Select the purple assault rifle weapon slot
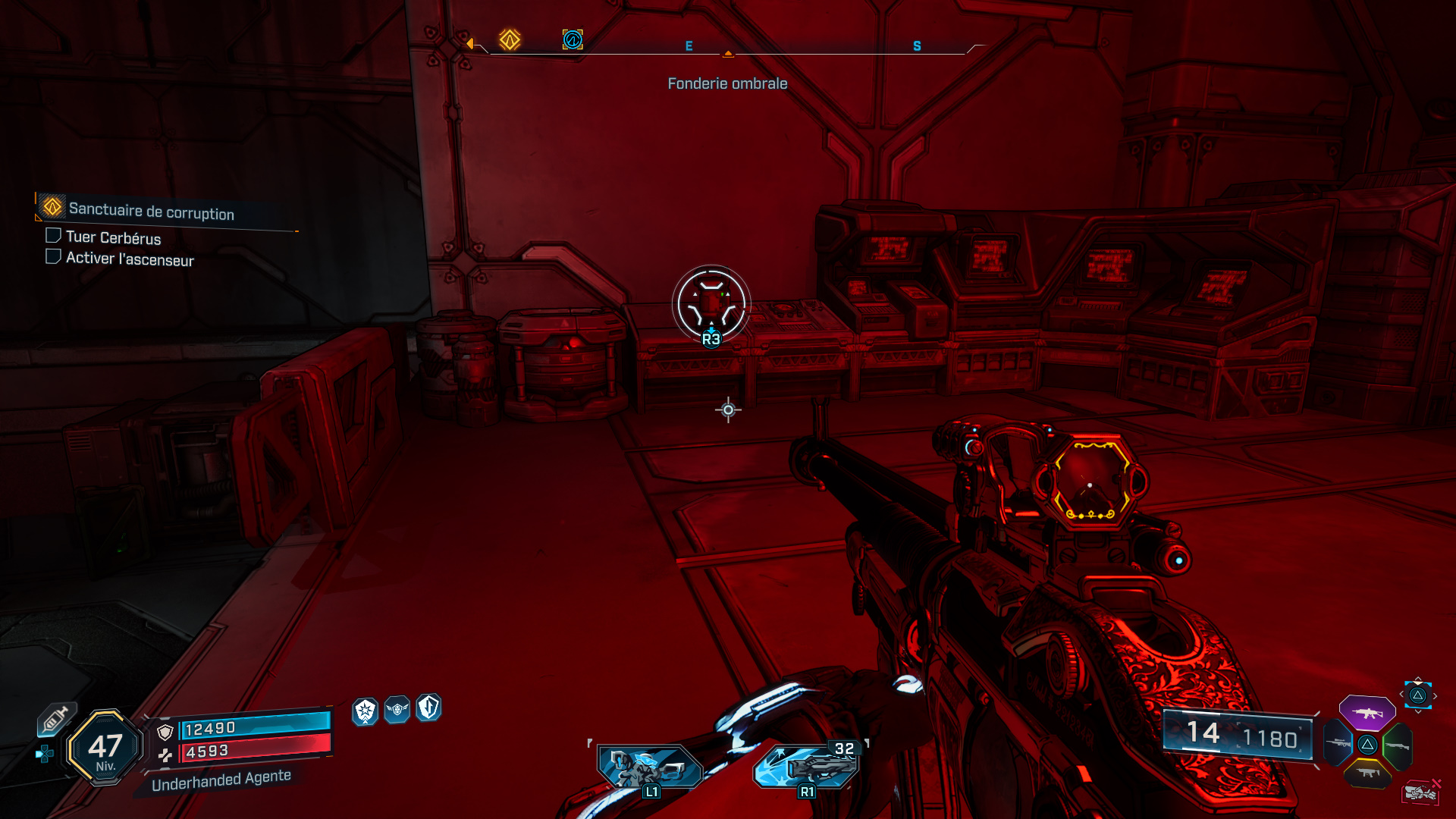 (x=1367, y=713)
